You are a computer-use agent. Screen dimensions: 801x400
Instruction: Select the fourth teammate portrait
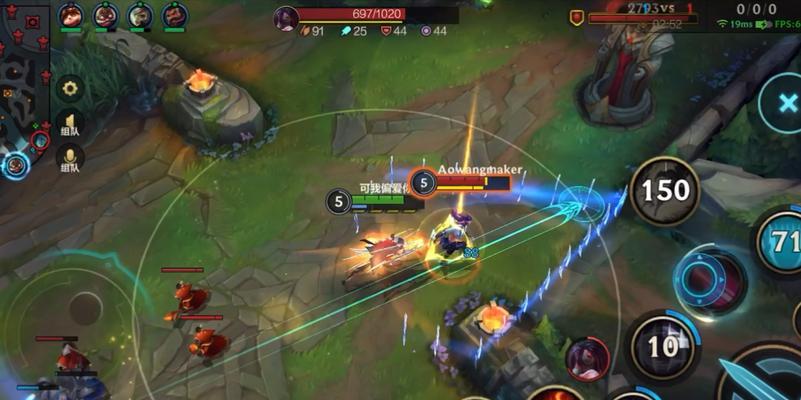click(175, 15)
